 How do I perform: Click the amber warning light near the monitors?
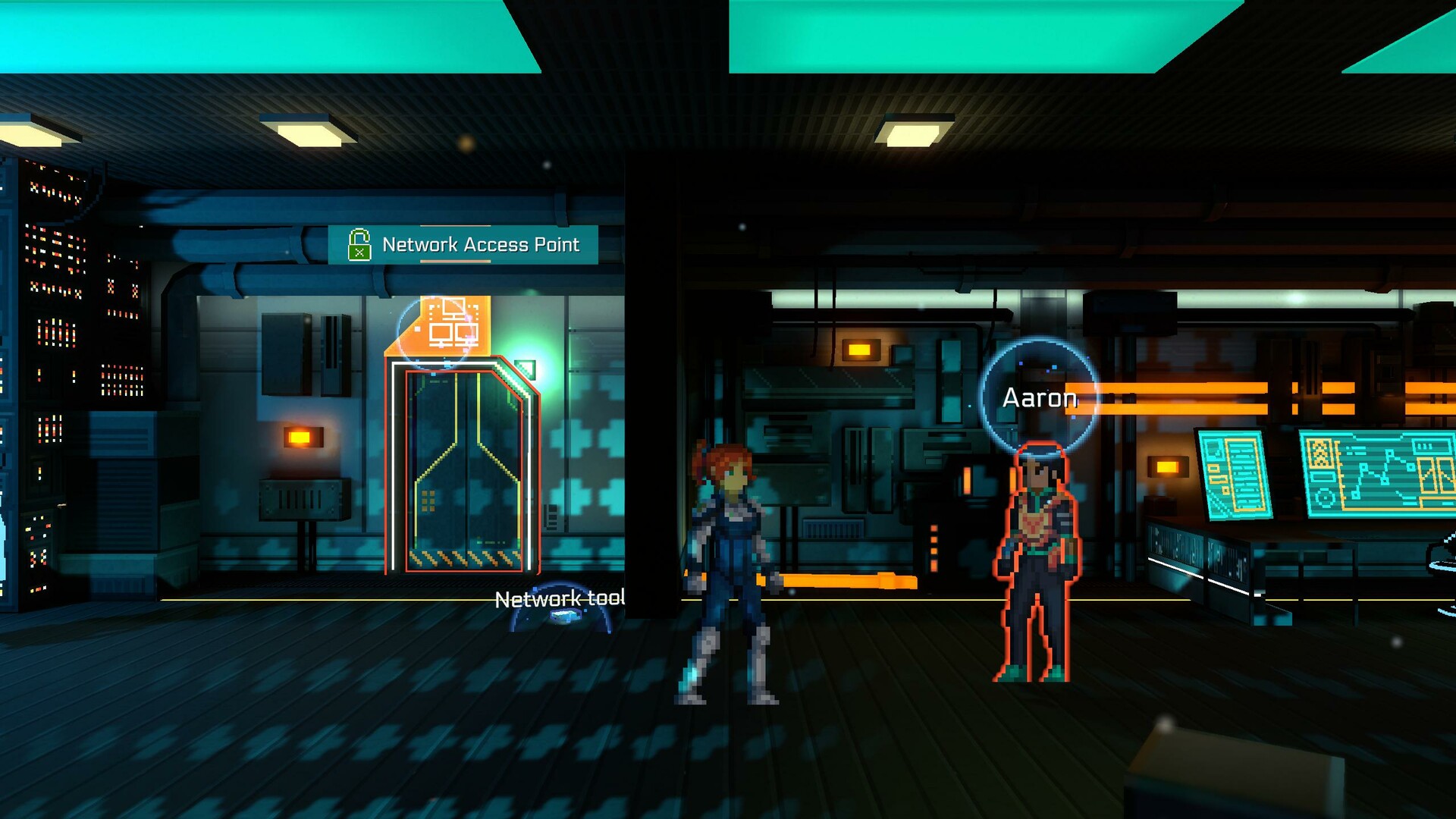[x=1168, y=467]
